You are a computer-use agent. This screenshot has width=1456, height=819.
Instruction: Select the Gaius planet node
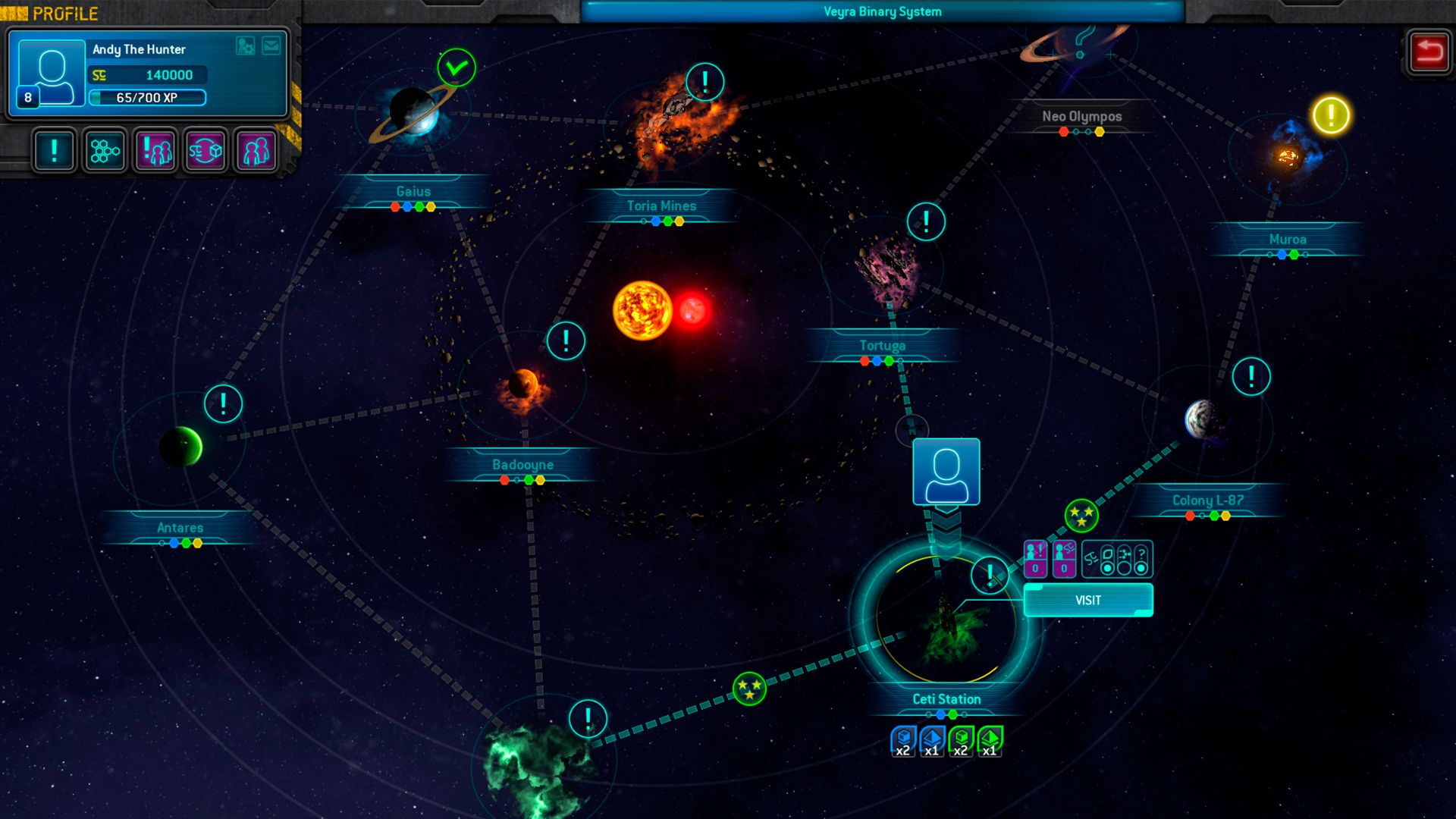(413, 114)
